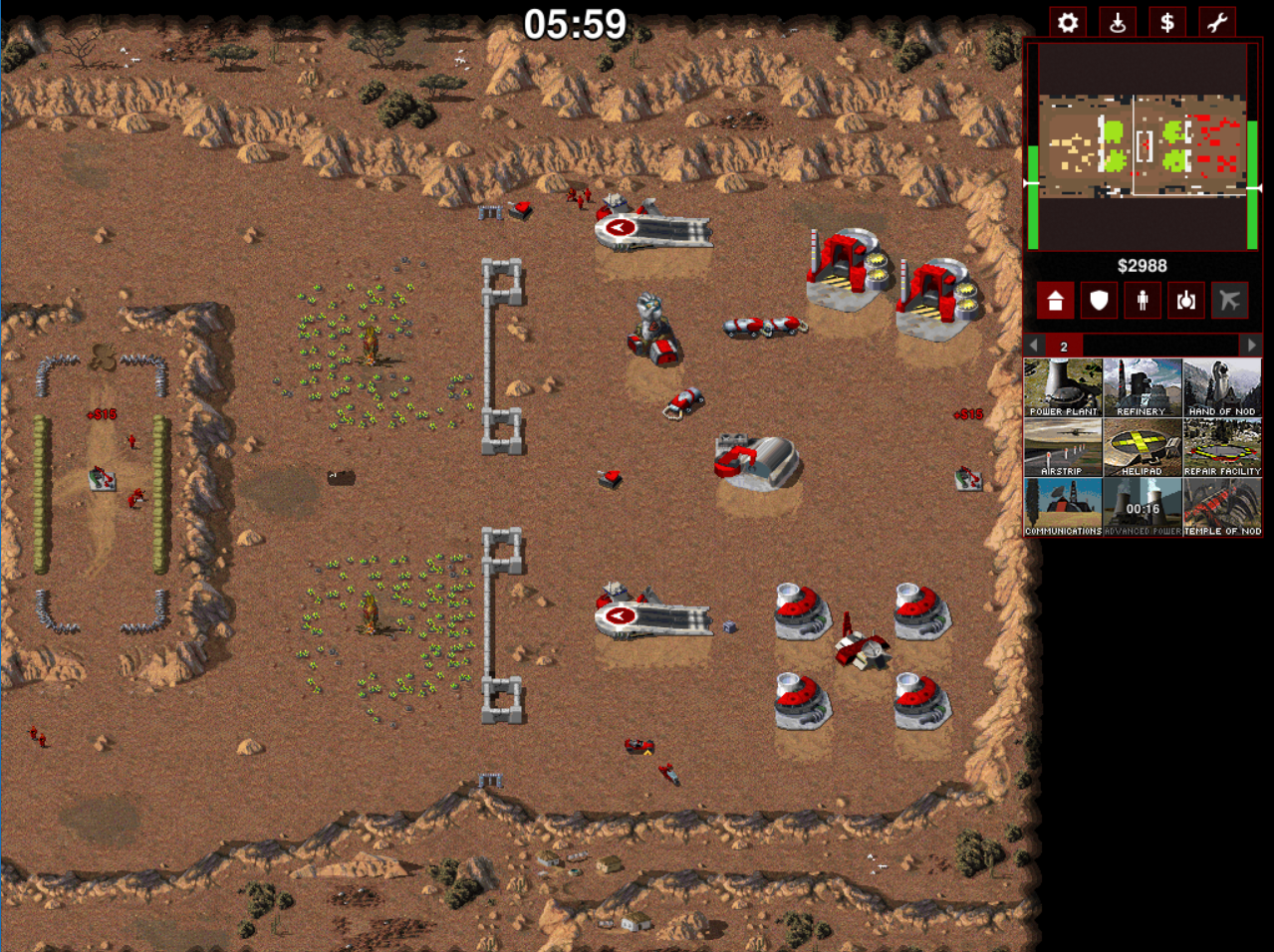Screen dimensions: 1274x952
Task: Select production queue tab 2
Action: (1064, 346)
